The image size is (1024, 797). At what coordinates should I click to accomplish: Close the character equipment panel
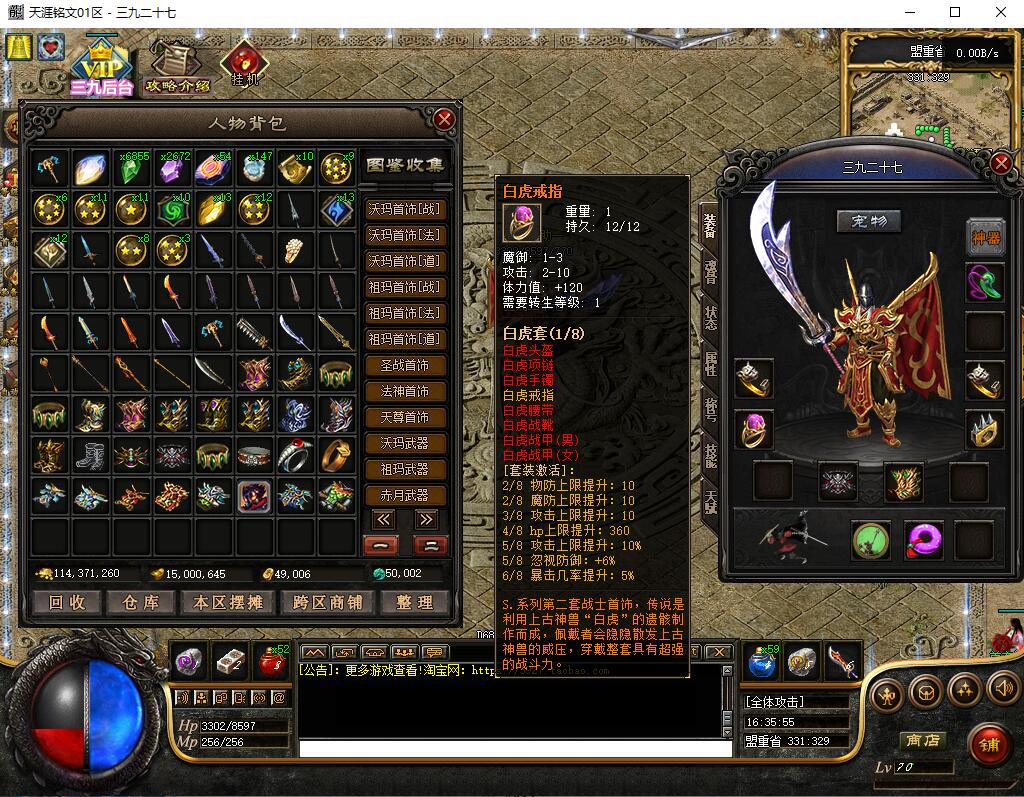[1001, 164]
